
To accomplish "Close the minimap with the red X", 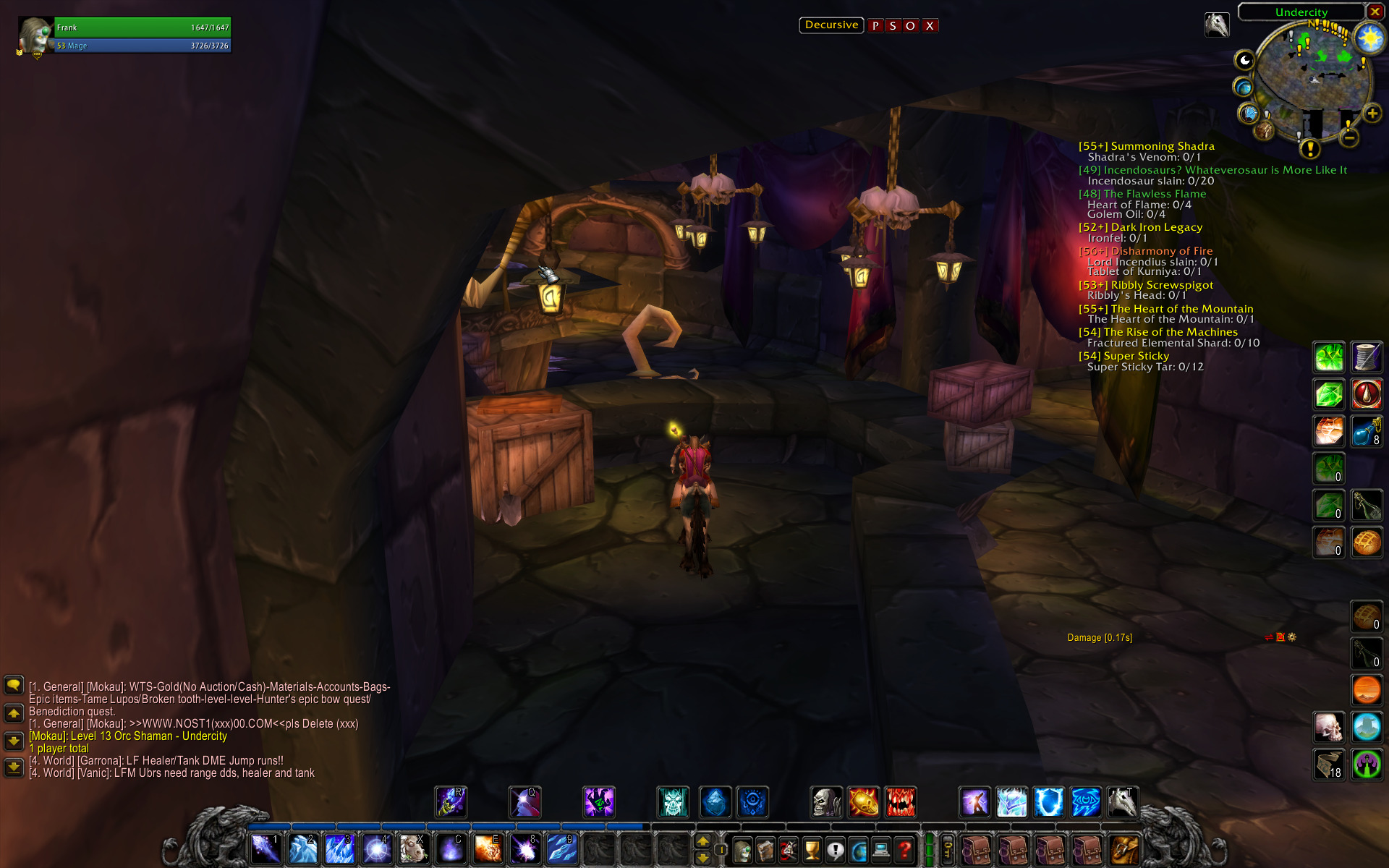I will pos(1375,12).
